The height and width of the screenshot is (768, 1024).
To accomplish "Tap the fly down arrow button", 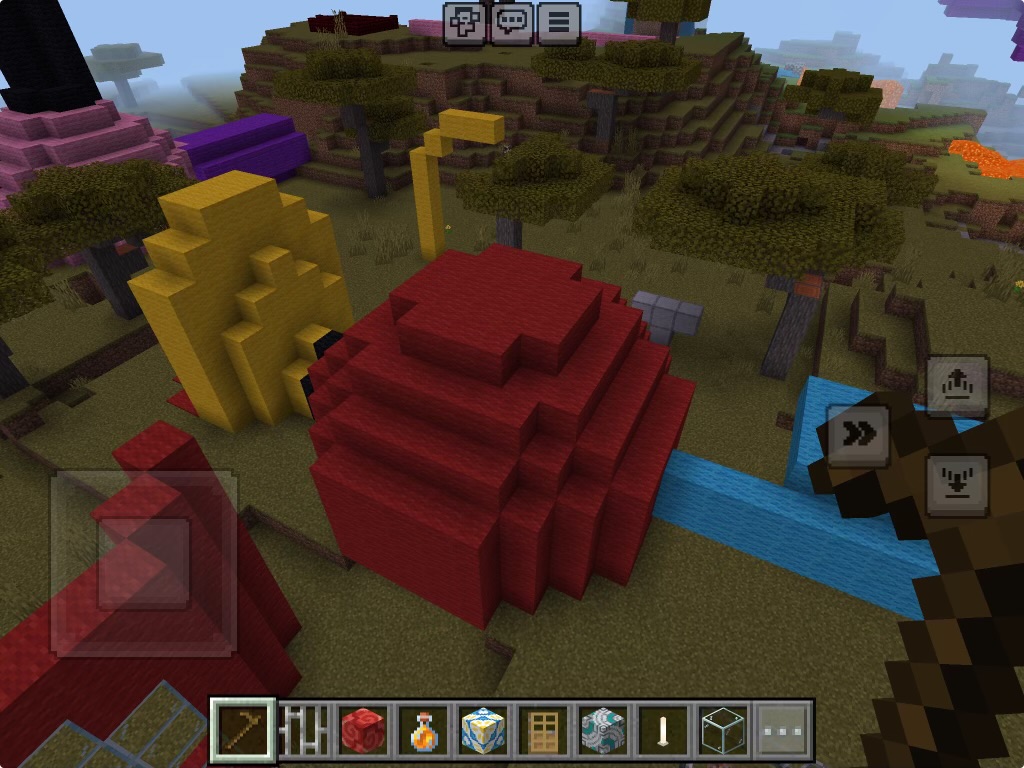I will point(957,485).
